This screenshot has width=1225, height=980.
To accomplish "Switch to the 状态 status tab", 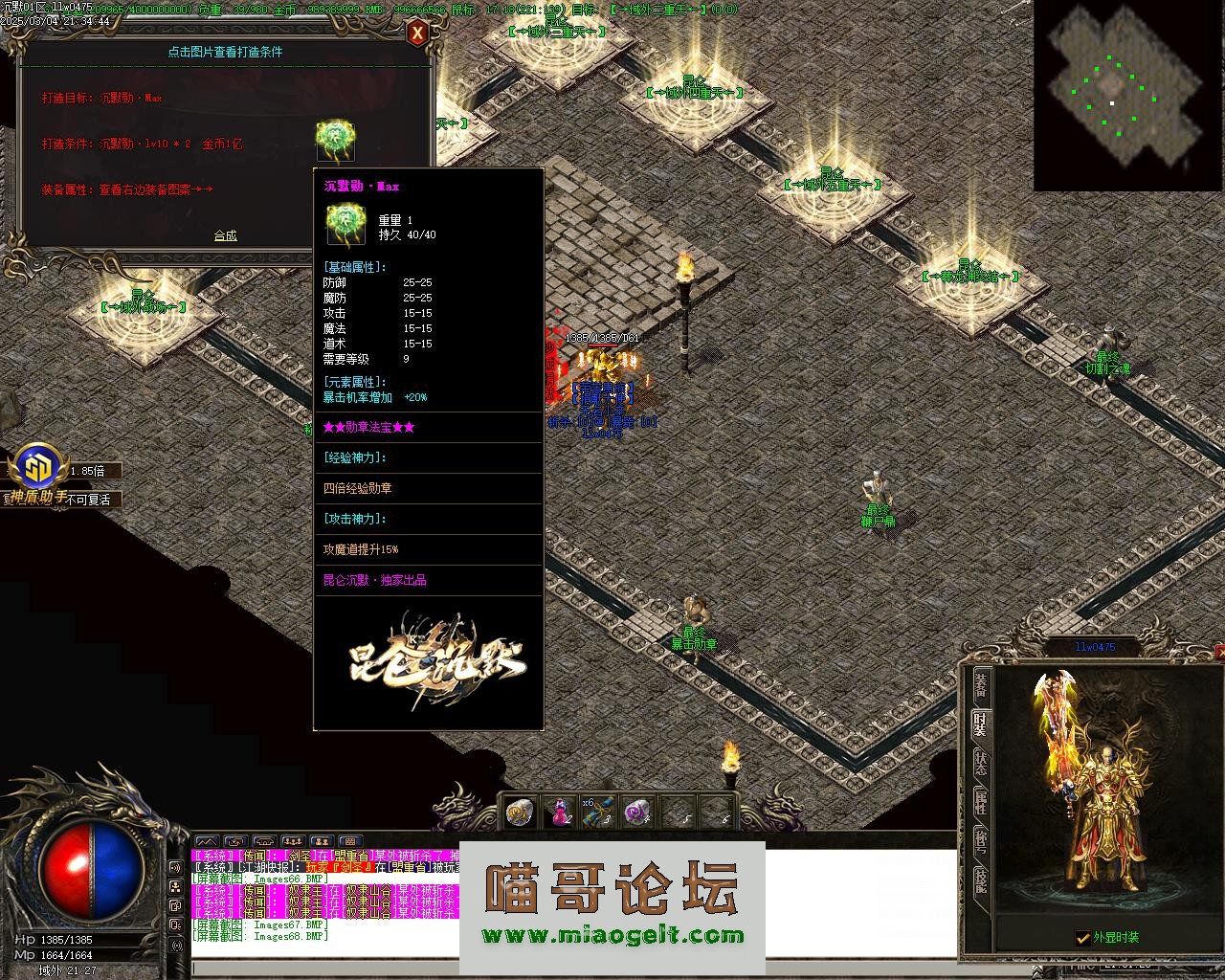I will [x=981, y=763].
